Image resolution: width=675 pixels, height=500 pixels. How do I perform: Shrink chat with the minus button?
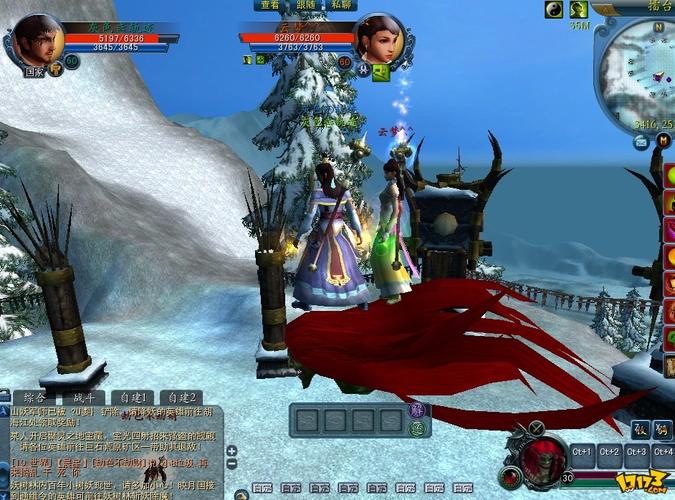(x=232, y=465)
